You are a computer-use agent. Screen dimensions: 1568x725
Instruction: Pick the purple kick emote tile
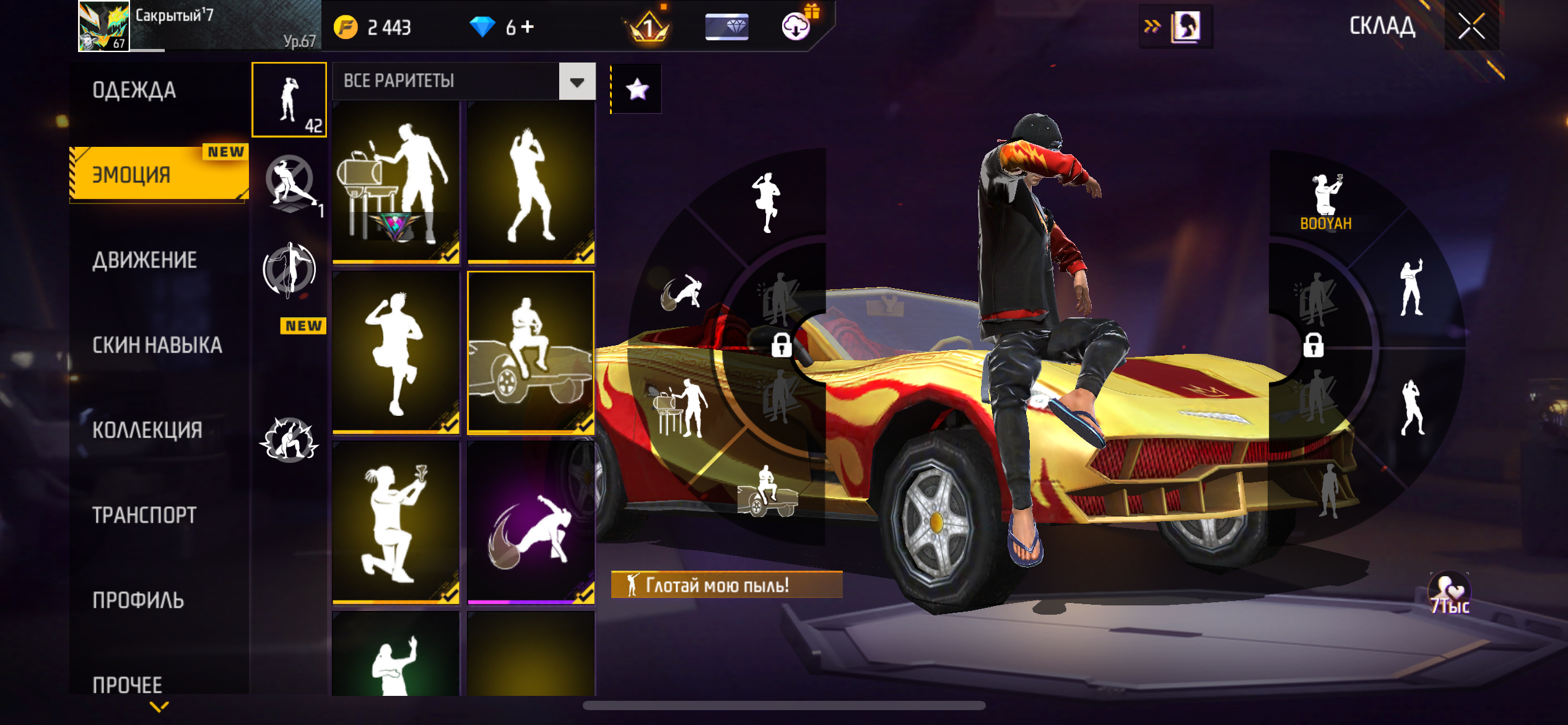pos(531,522)
